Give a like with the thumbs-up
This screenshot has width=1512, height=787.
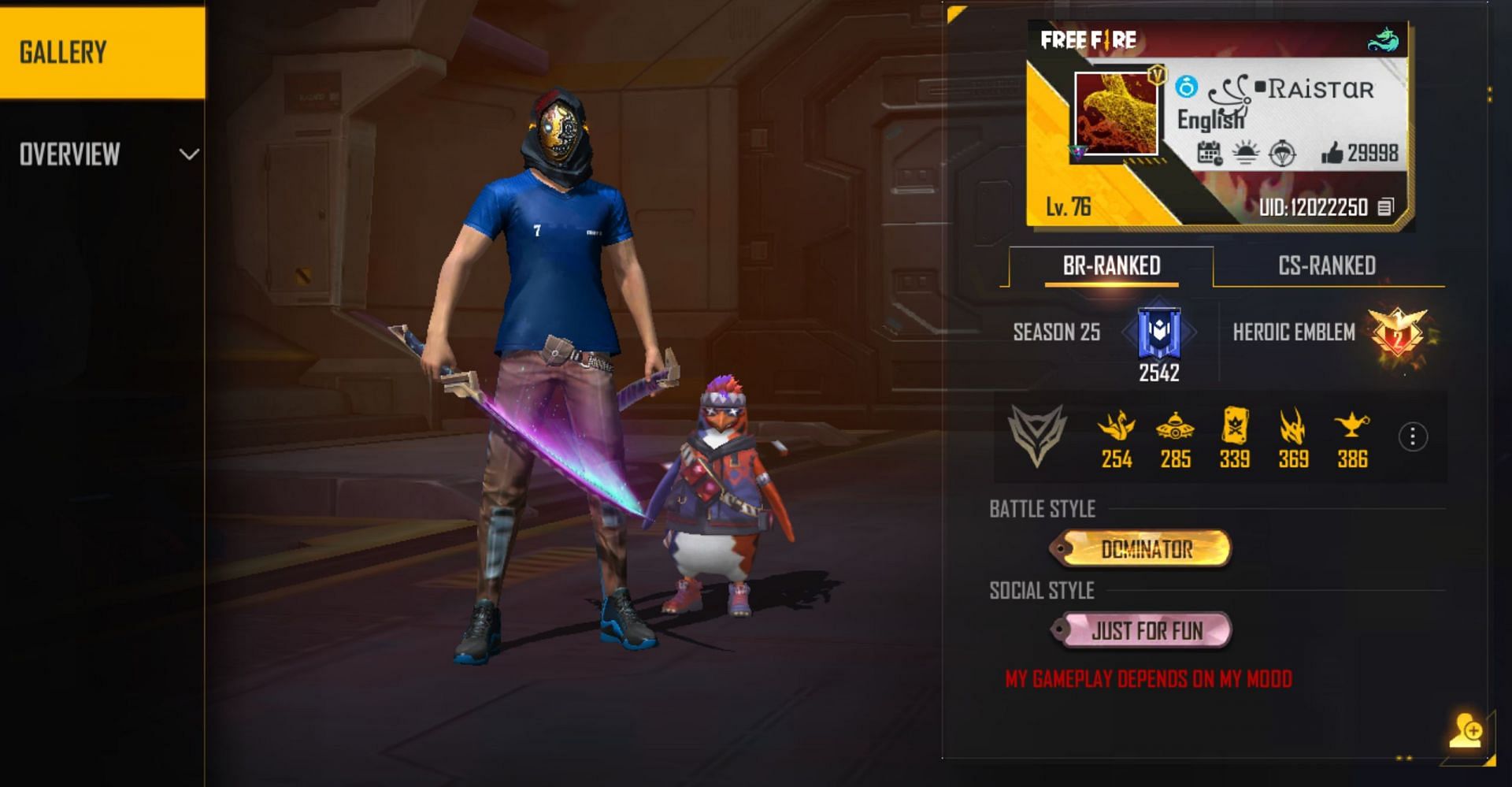[1332, 153]
